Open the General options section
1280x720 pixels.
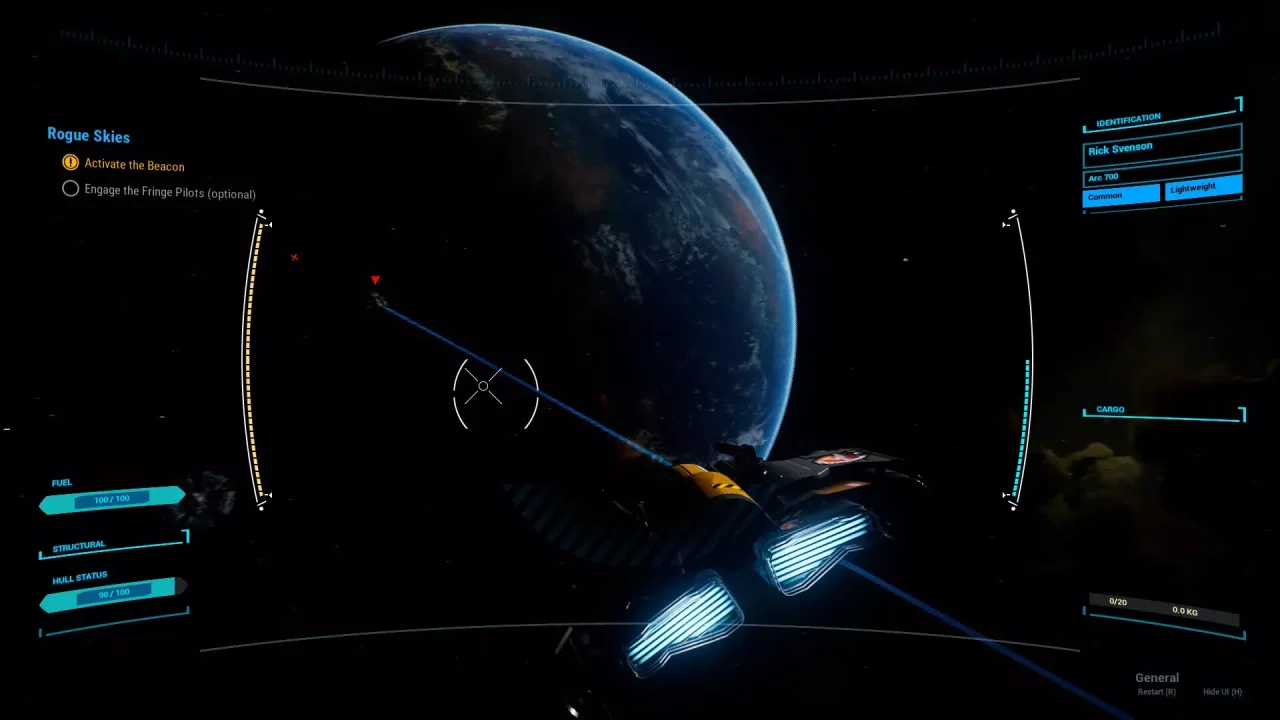click(x=1157, y=677)
